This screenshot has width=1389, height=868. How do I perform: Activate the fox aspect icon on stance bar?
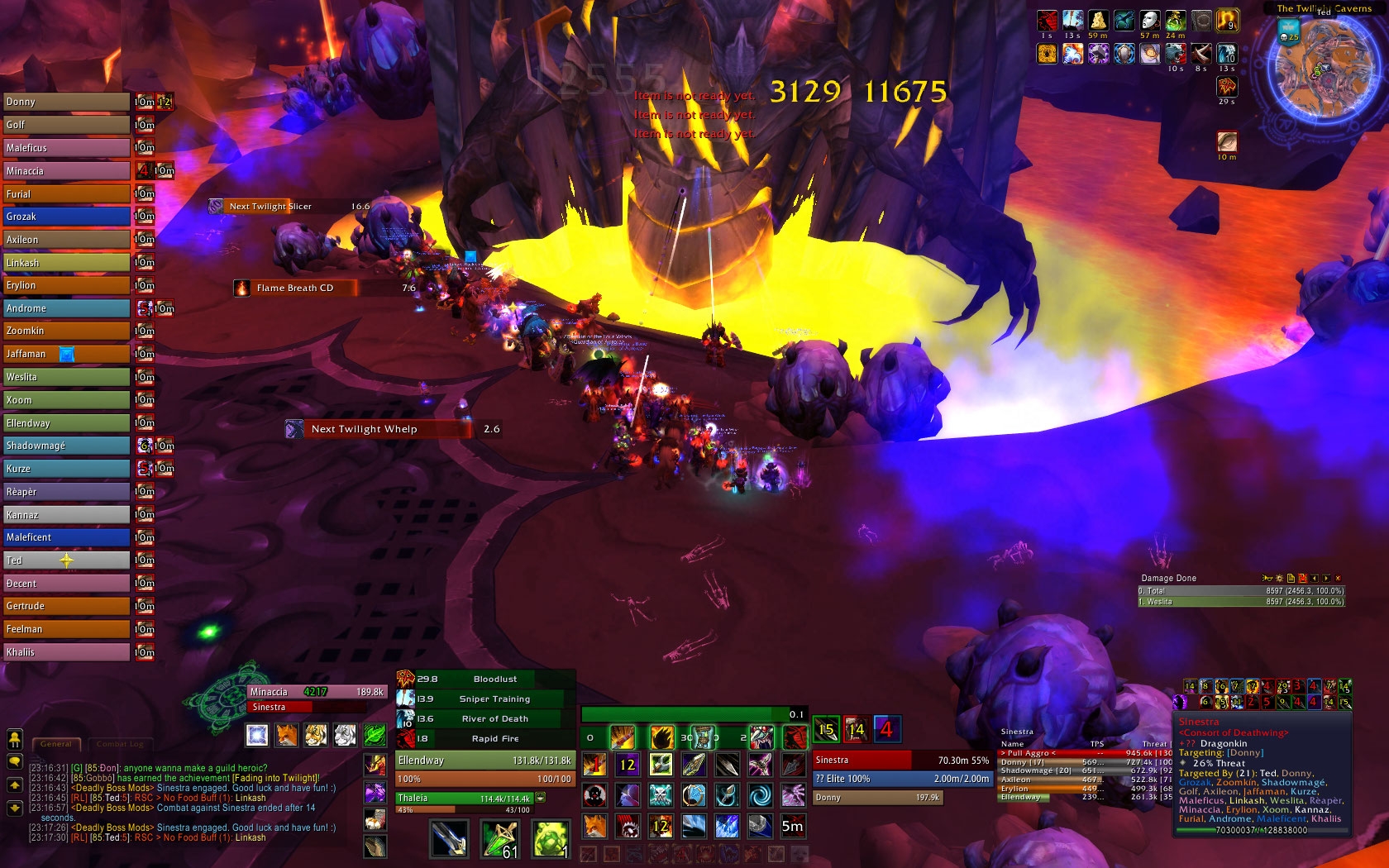coord(287,734)
